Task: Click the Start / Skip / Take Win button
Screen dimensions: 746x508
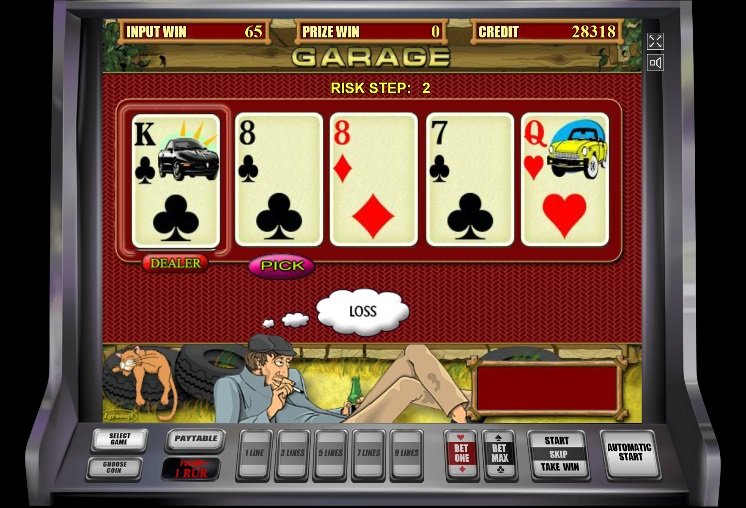Action: pos(557,454)
